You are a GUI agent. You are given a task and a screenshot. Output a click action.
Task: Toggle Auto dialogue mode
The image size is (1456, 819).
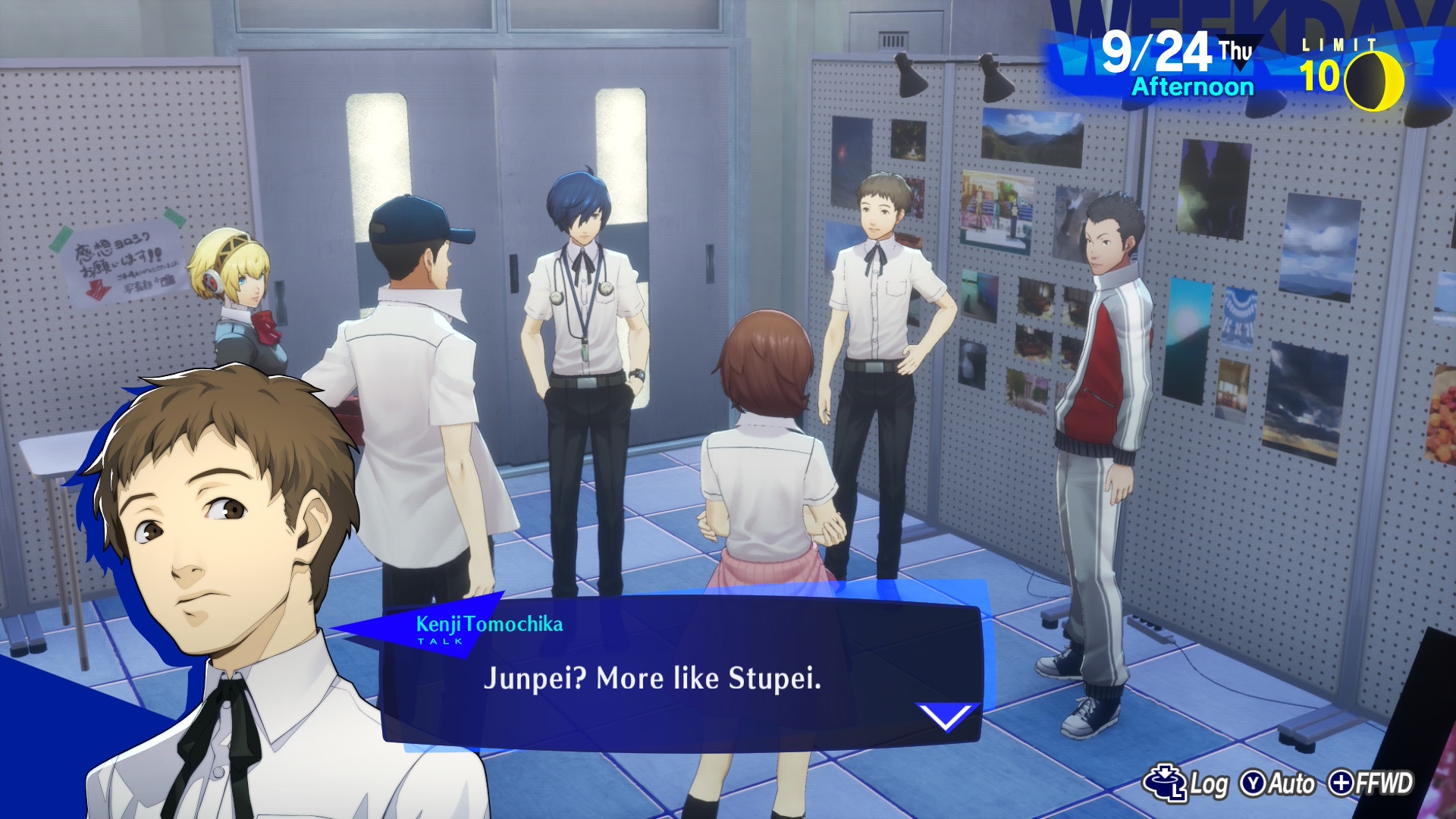click(1278, 783)
